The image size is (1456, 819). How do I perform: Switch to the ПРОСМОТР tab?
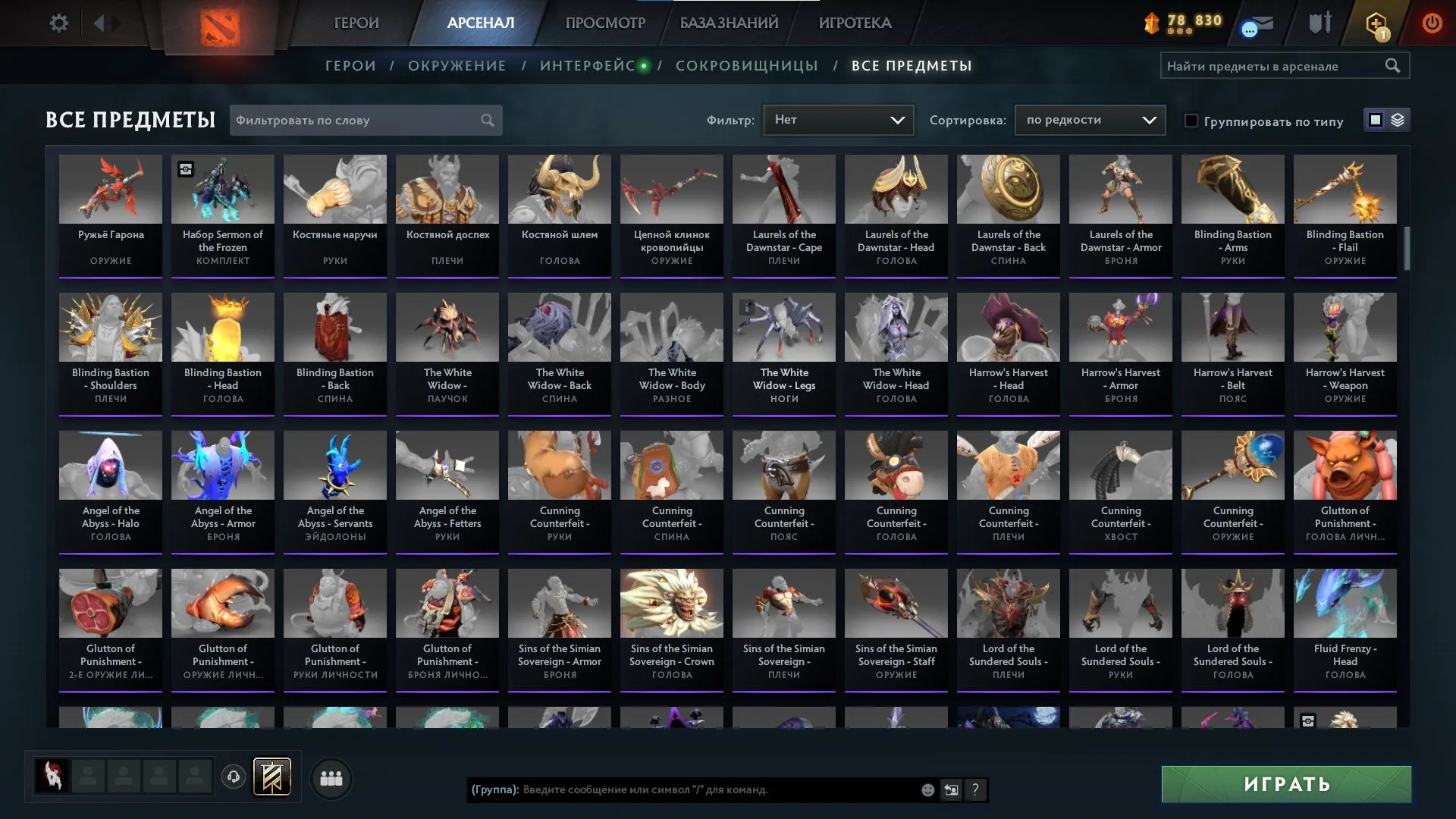[604, 23]
